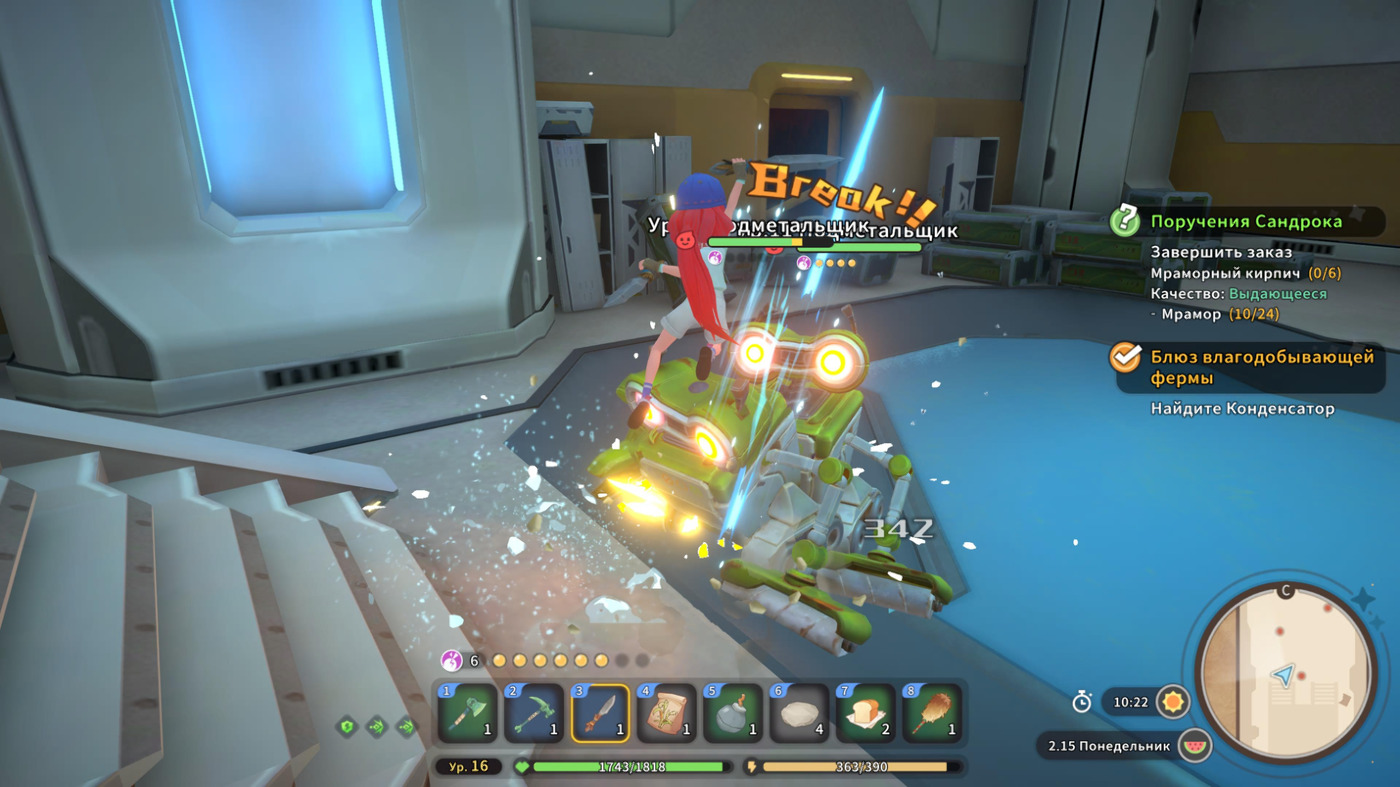
Task: Select the seed bag in slot 4
Action: coord(666,713)
